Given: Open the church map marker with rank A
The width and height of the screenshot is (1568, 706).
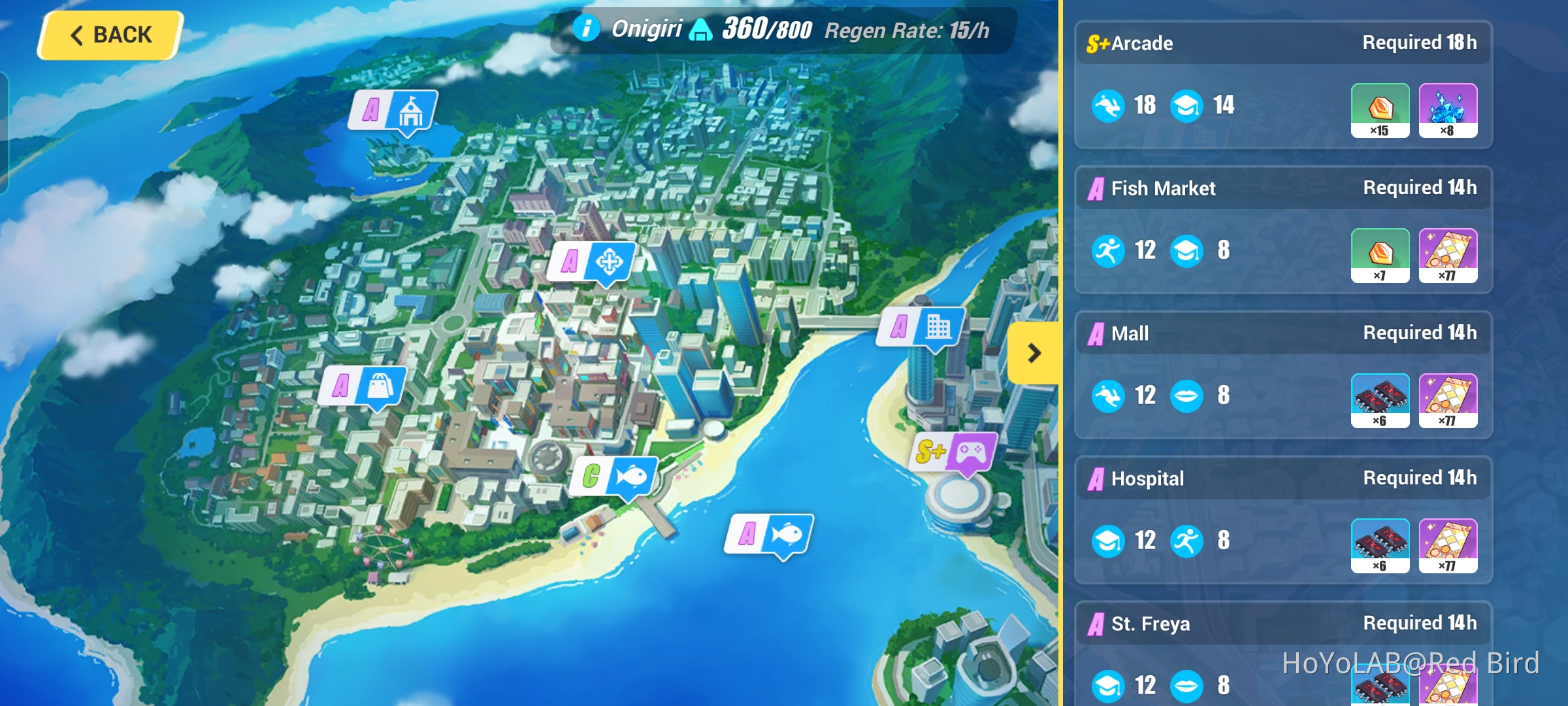Looking at the screenshot, I should point(392,111).
